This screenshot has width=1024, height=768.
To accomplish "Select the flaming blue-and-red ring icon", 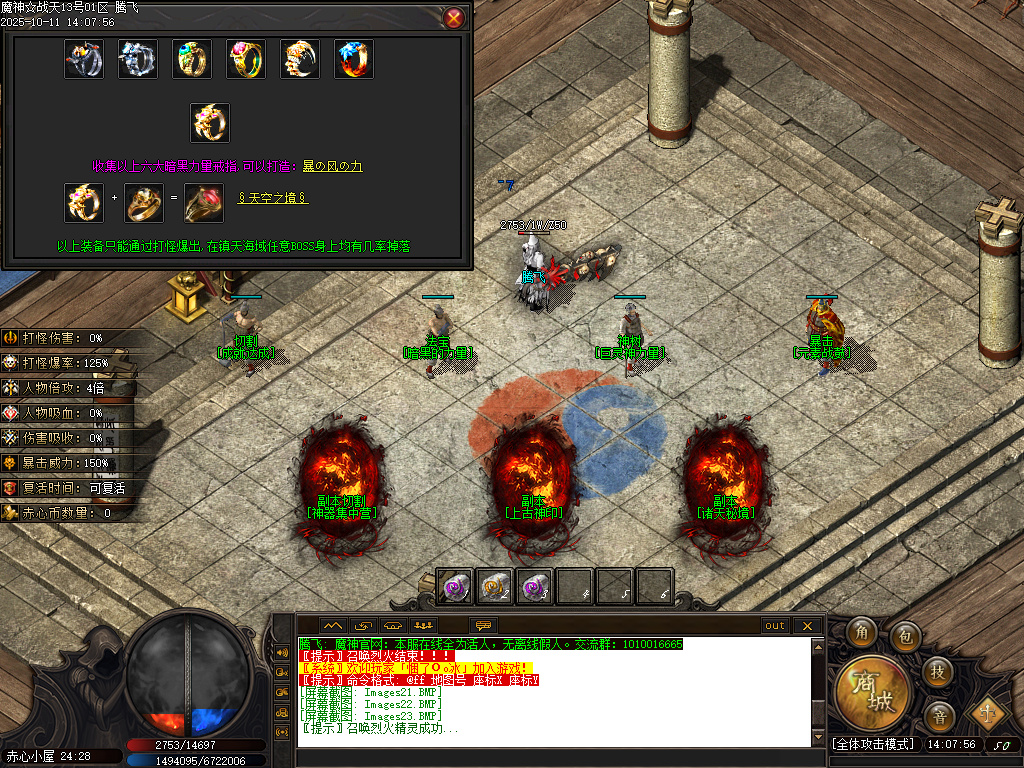I will pyautogui.click(x=354, y=59).
